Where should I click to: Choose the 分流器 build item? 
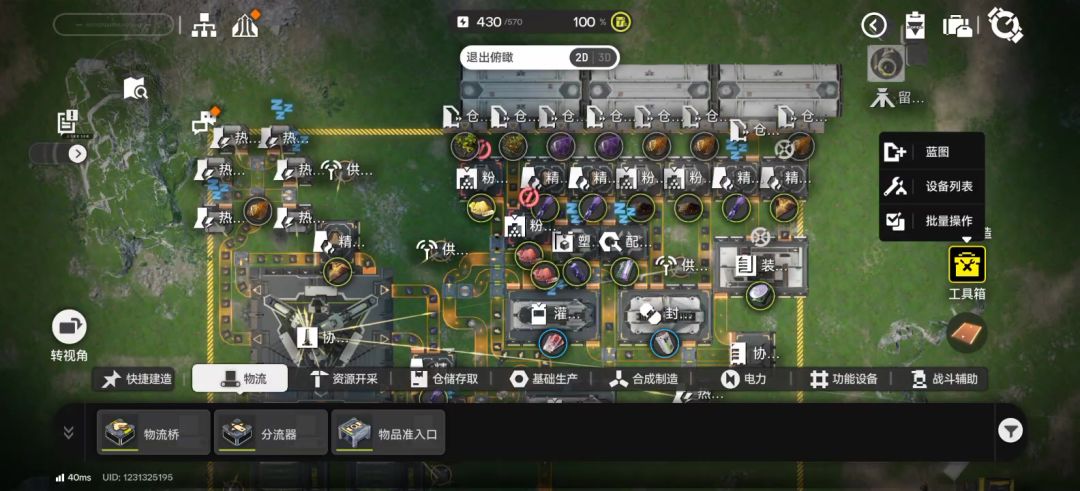tap(270, 432)
